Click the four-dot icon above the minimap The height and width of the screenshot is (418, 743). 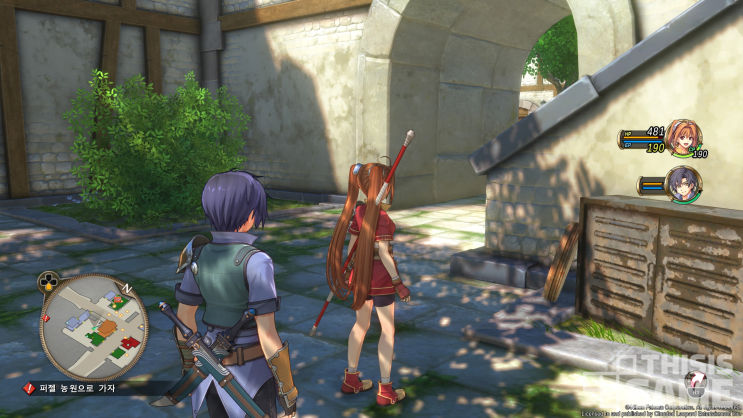tap(47, 281)
